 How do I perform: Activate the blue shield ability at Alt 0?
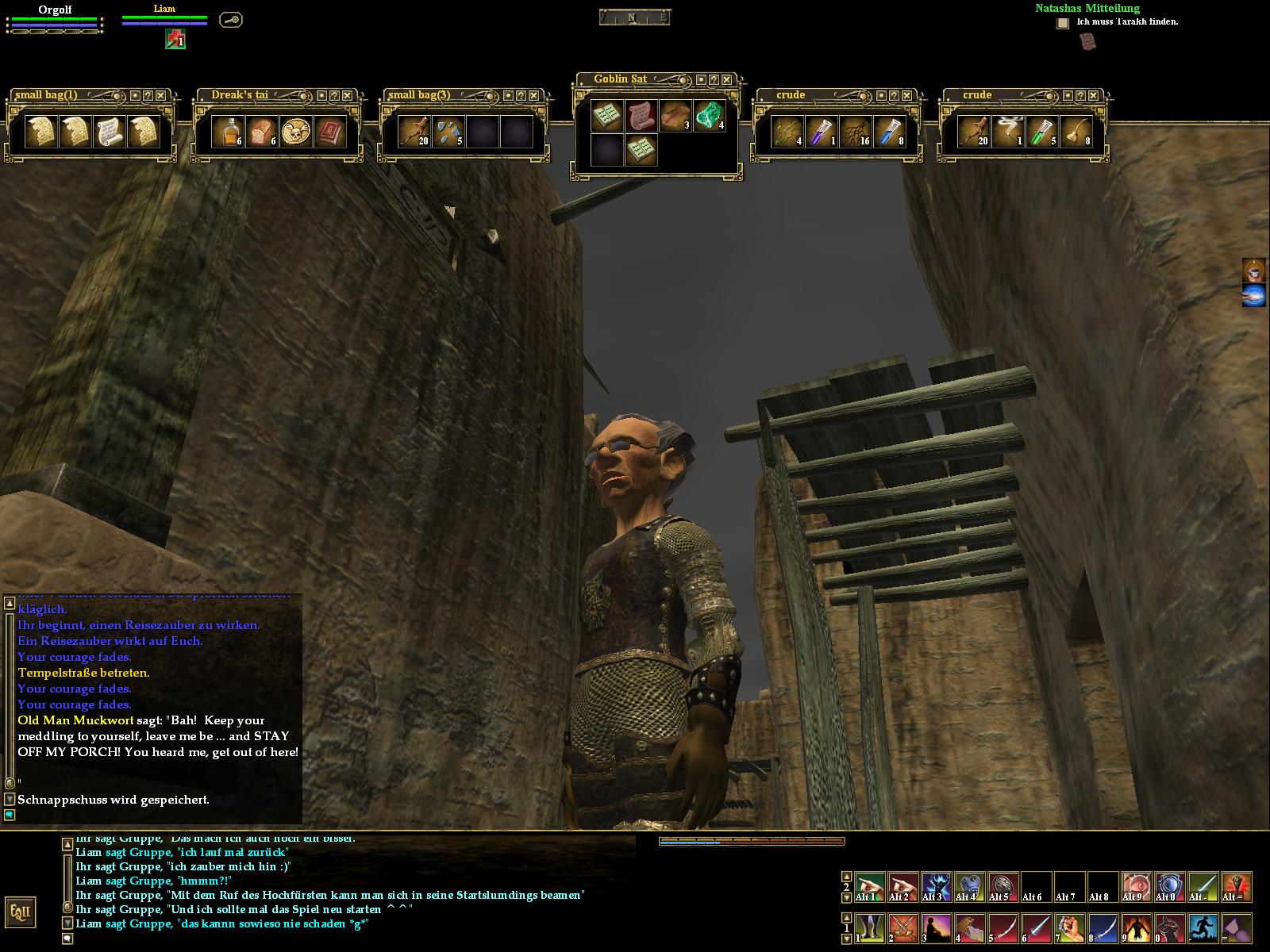[x=1170, y=886]
